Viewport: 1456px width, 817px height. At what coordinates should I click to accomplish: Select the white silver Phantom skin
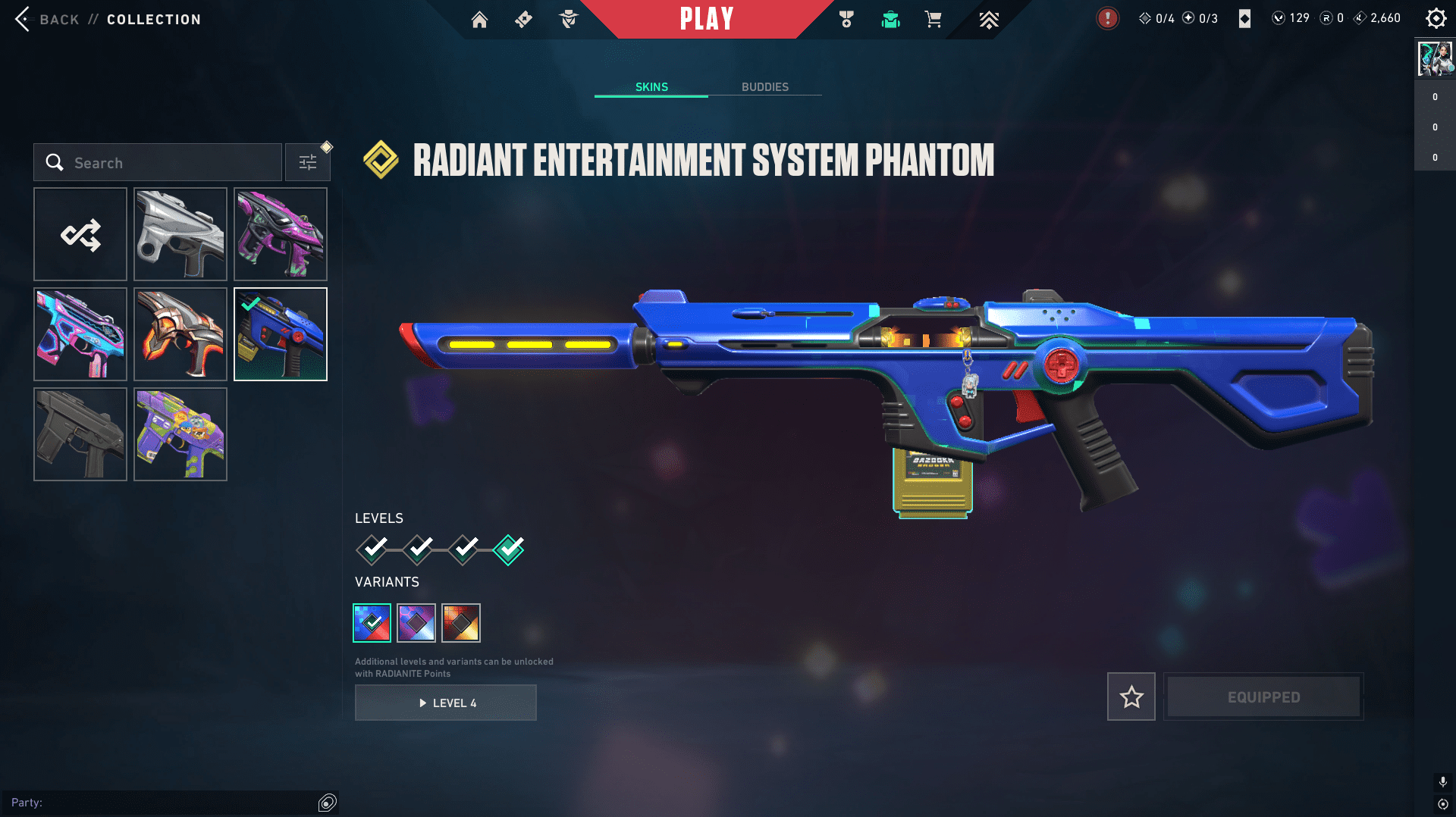(x=180, y=235)
